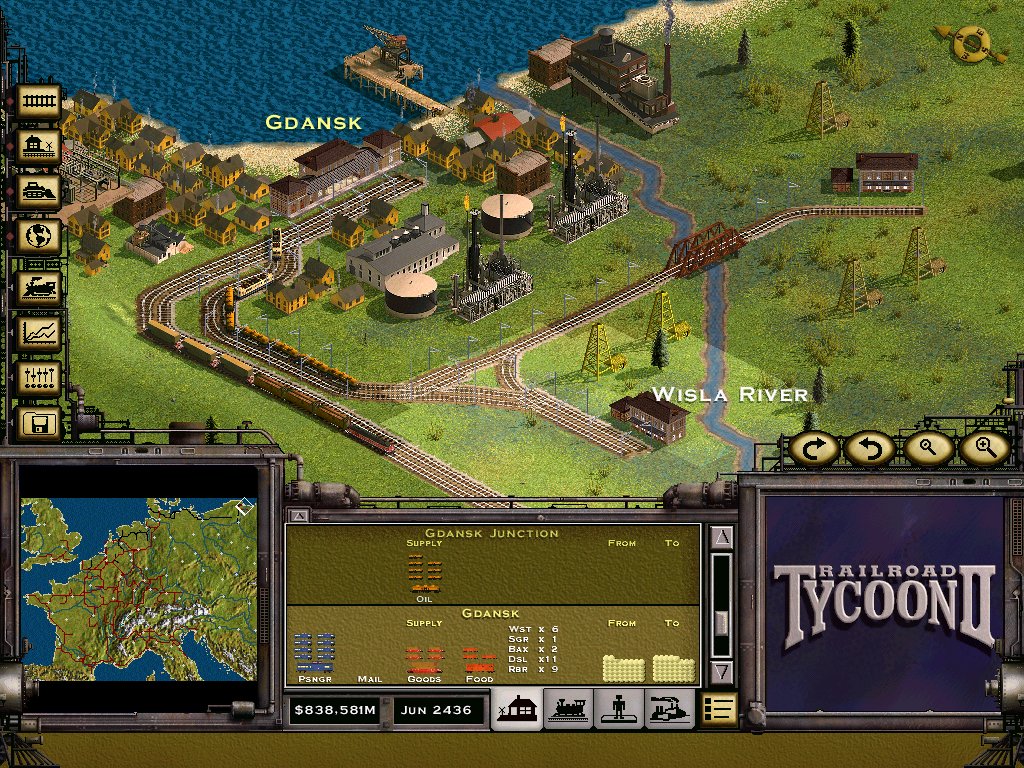This screenshot has height=768, width=1024.
Task: Open the industries tab with factory icon
Action: point(669,709)
